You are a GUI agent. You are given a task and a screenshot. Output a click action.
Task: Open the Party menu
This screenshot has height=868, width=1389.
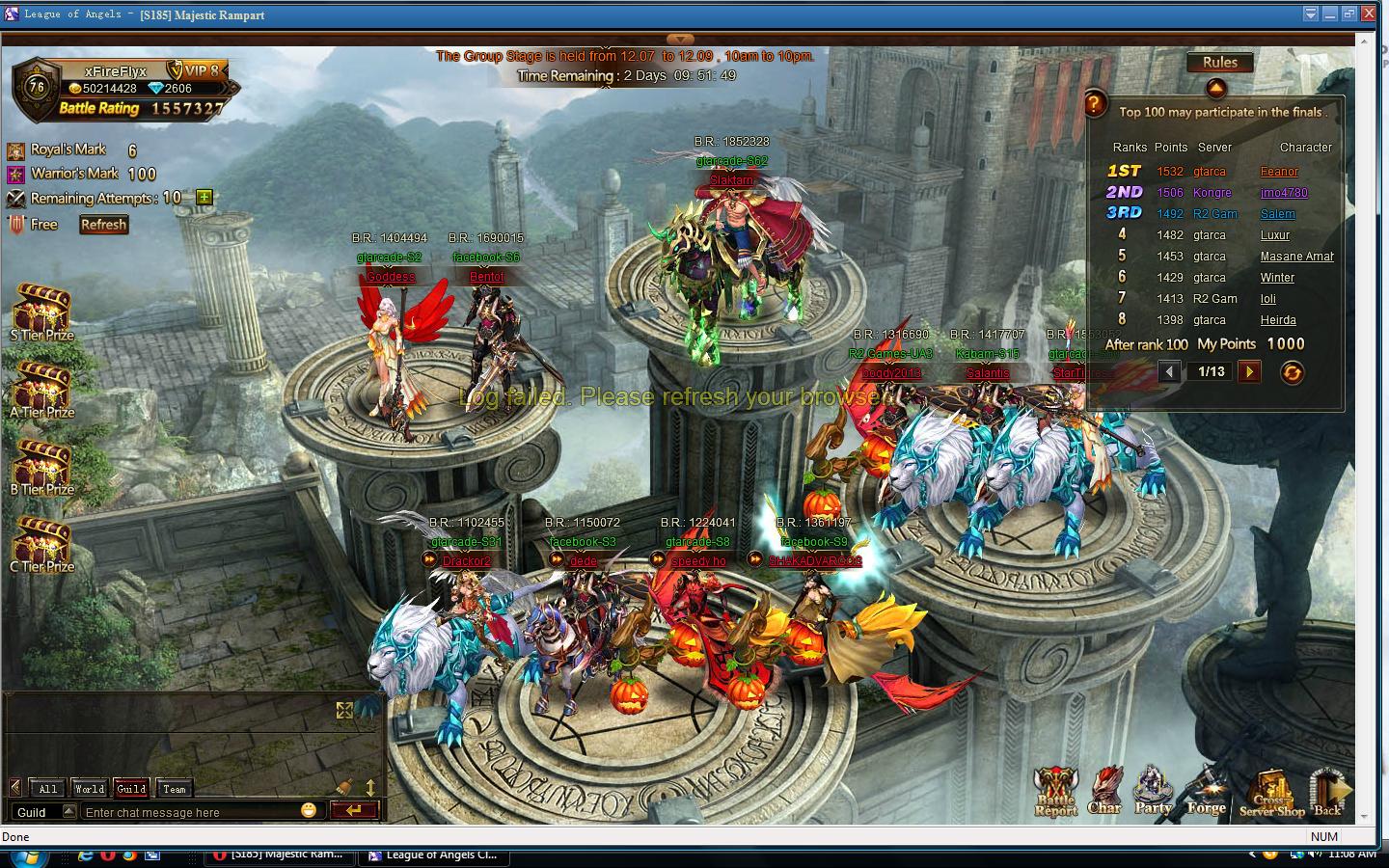click(1153, 793)
